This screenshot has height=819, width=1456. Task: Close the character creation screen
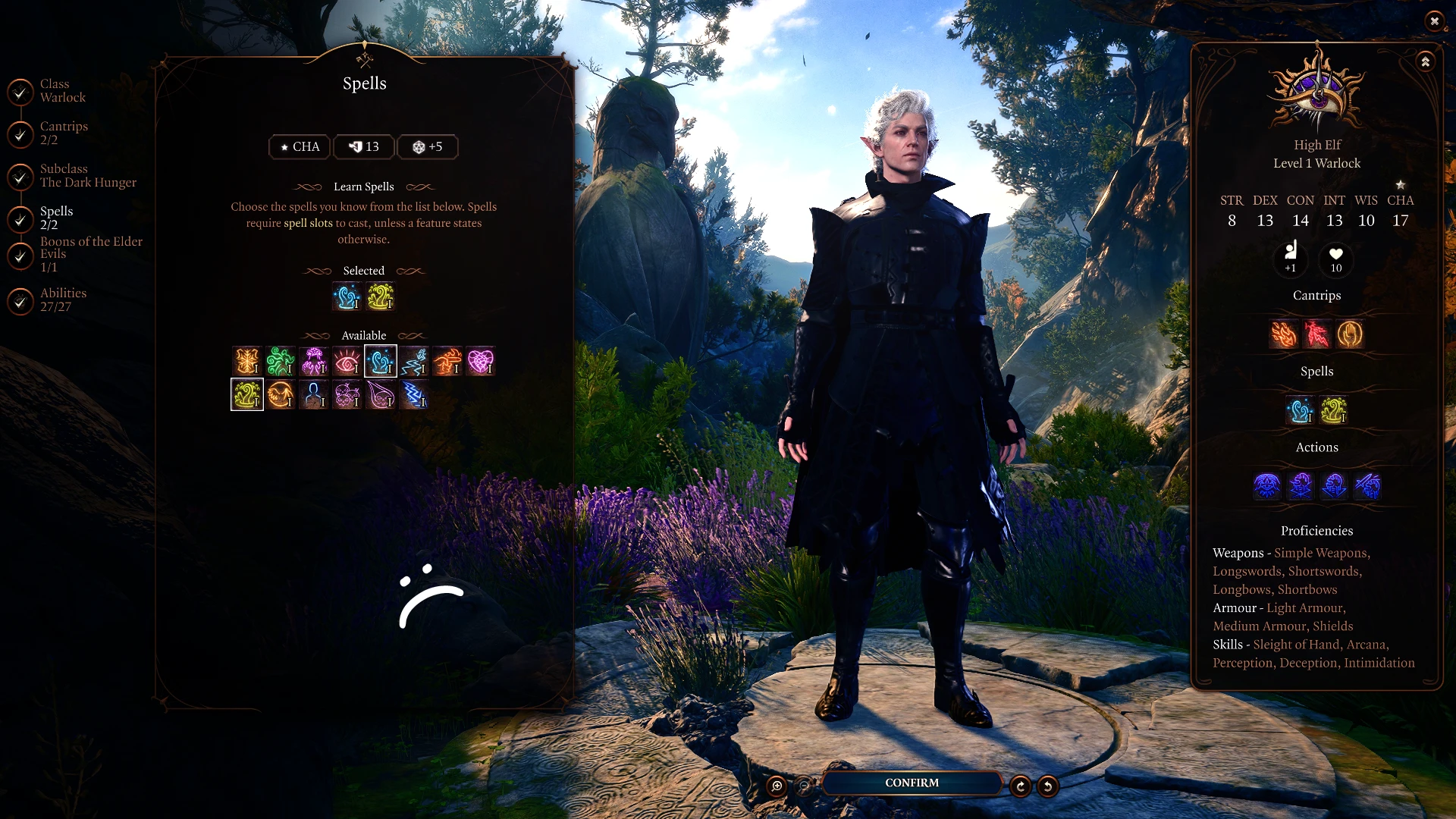click(x=1433, y=21)
